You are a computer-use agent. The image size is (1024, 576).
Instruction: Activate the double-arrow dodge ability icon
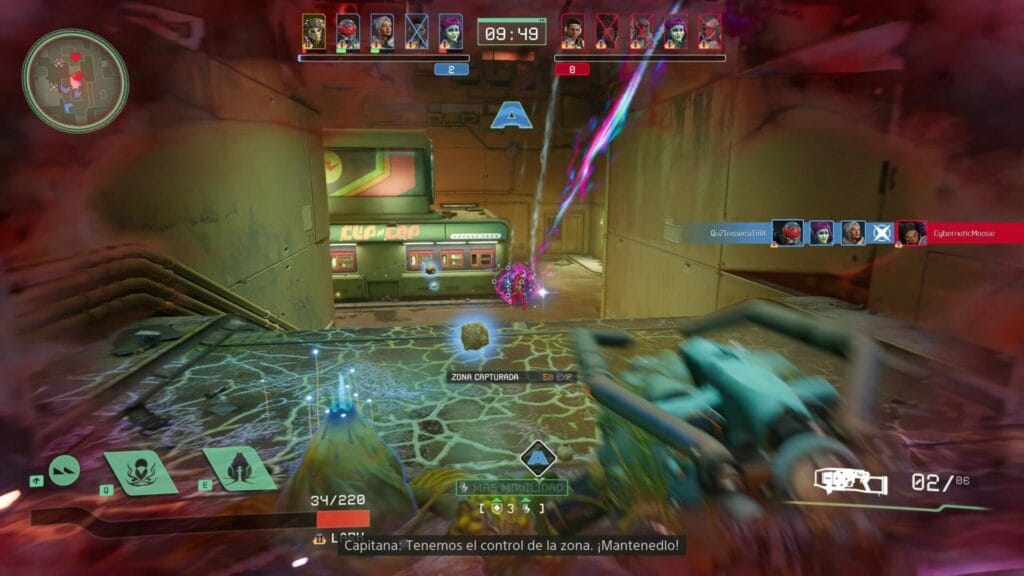65,470
